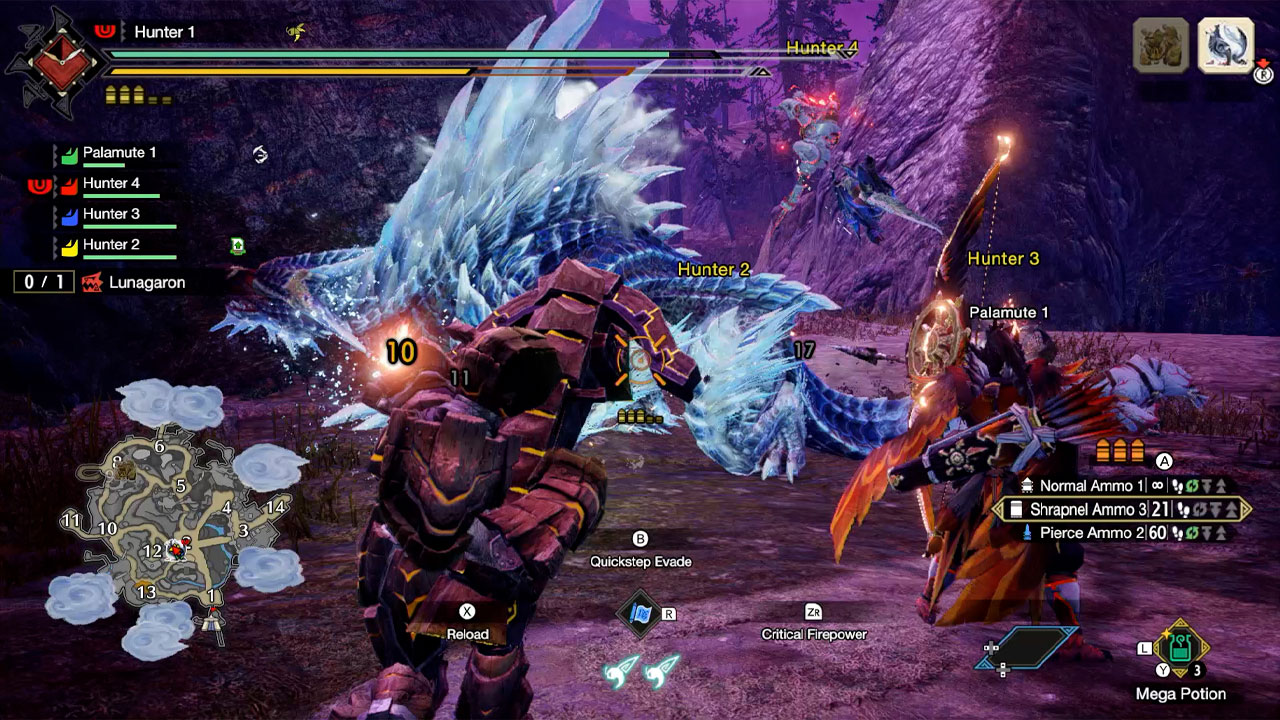Select Hunter 4 in party list
The image size is (1280, 720).
[x=111, y=184]
